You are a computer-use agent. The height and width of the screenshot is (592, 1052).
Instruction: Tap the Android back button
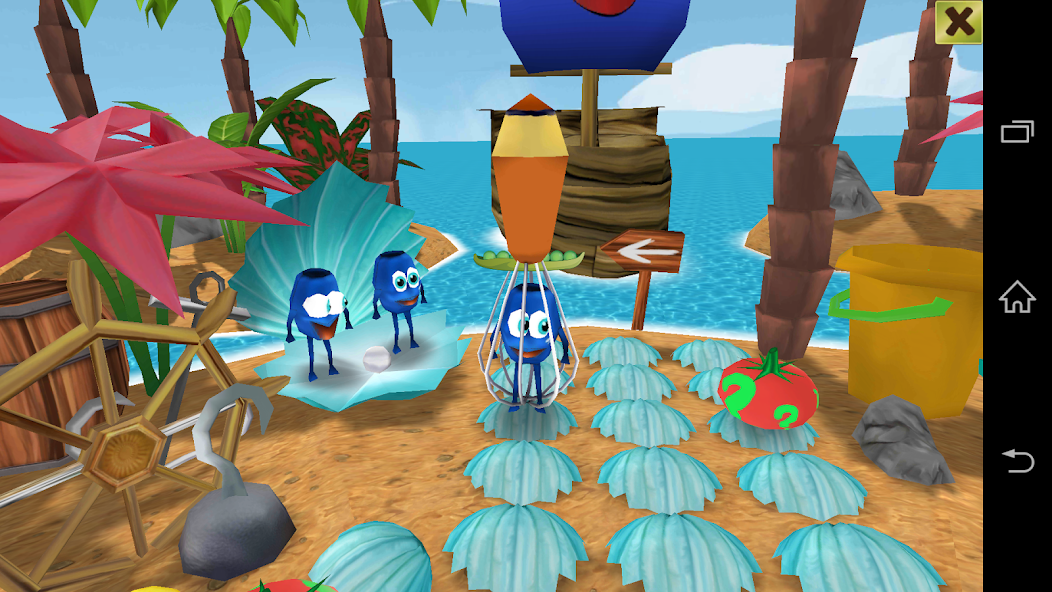[1017, 461]
